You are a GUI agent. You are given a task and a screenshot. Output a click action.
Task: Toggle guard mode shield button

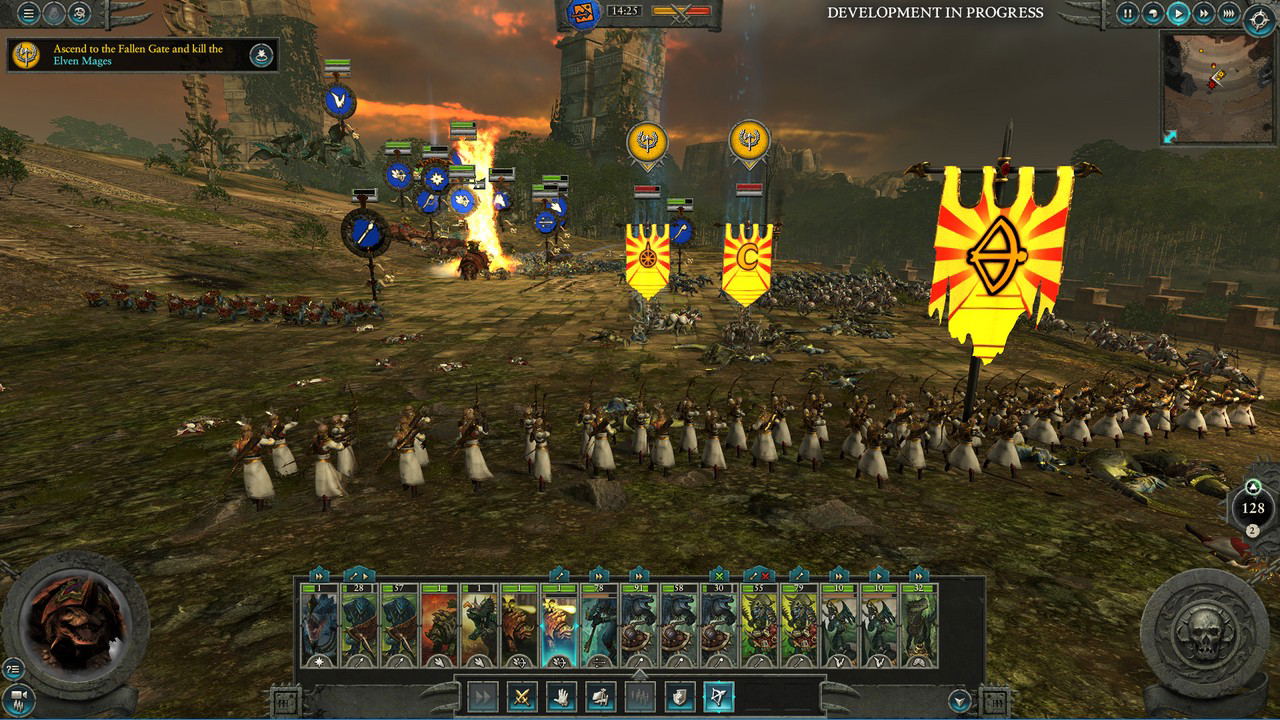[x=679, y=695]
